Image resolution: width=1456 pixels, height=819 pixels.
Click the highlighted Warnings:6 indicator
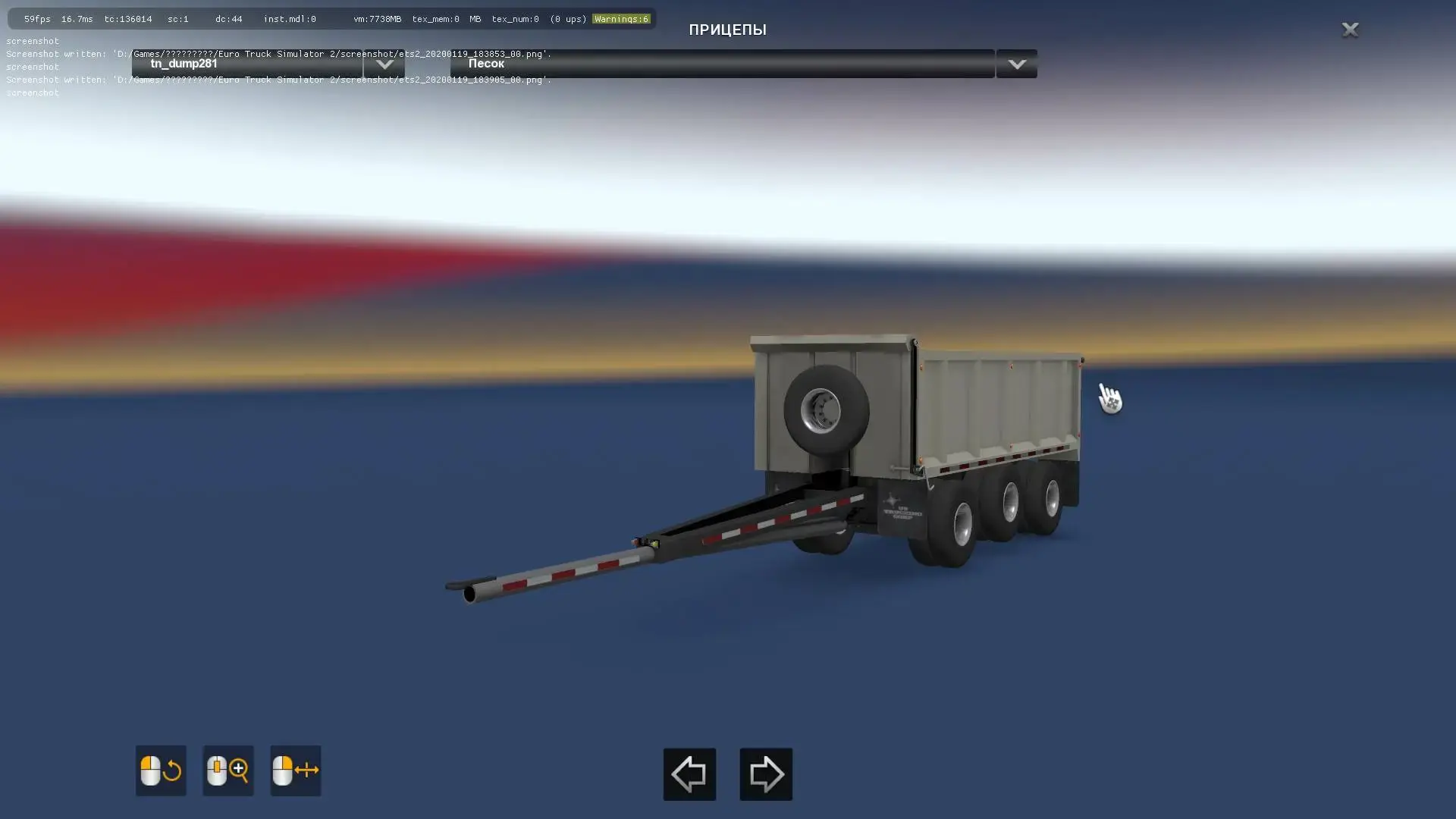(x=621, y=19)
